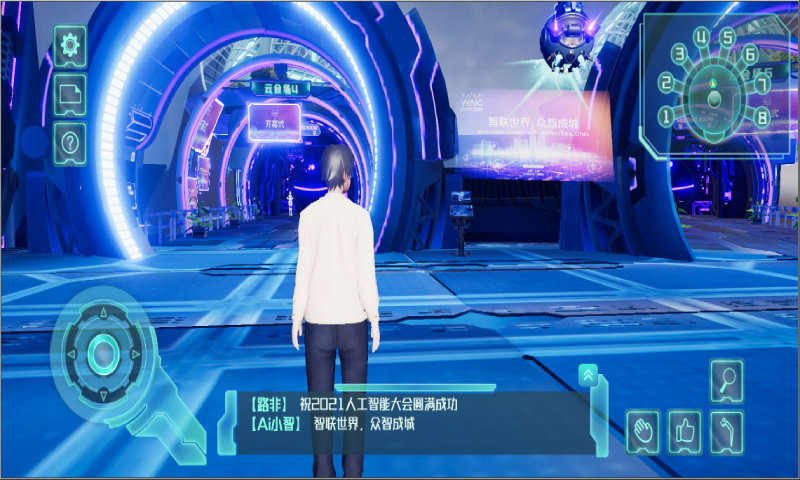Image resolution: width=800 pixels, height=480 pixels.
Task: Open the question mark help icon
Action: click(x=70, y=142)
